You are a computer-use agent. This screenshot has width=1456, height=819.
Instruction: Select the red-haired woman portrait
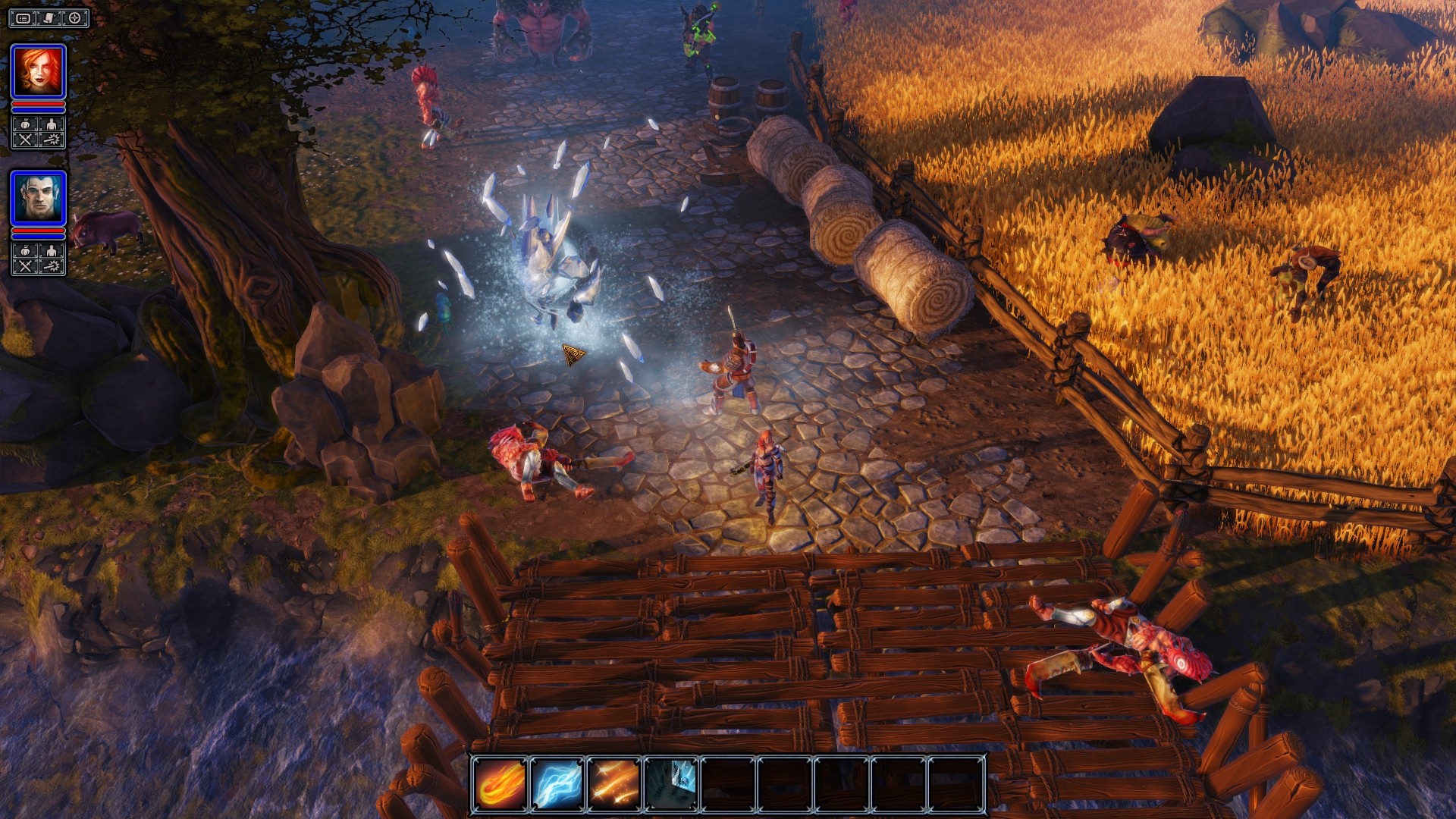pos(38,71)
